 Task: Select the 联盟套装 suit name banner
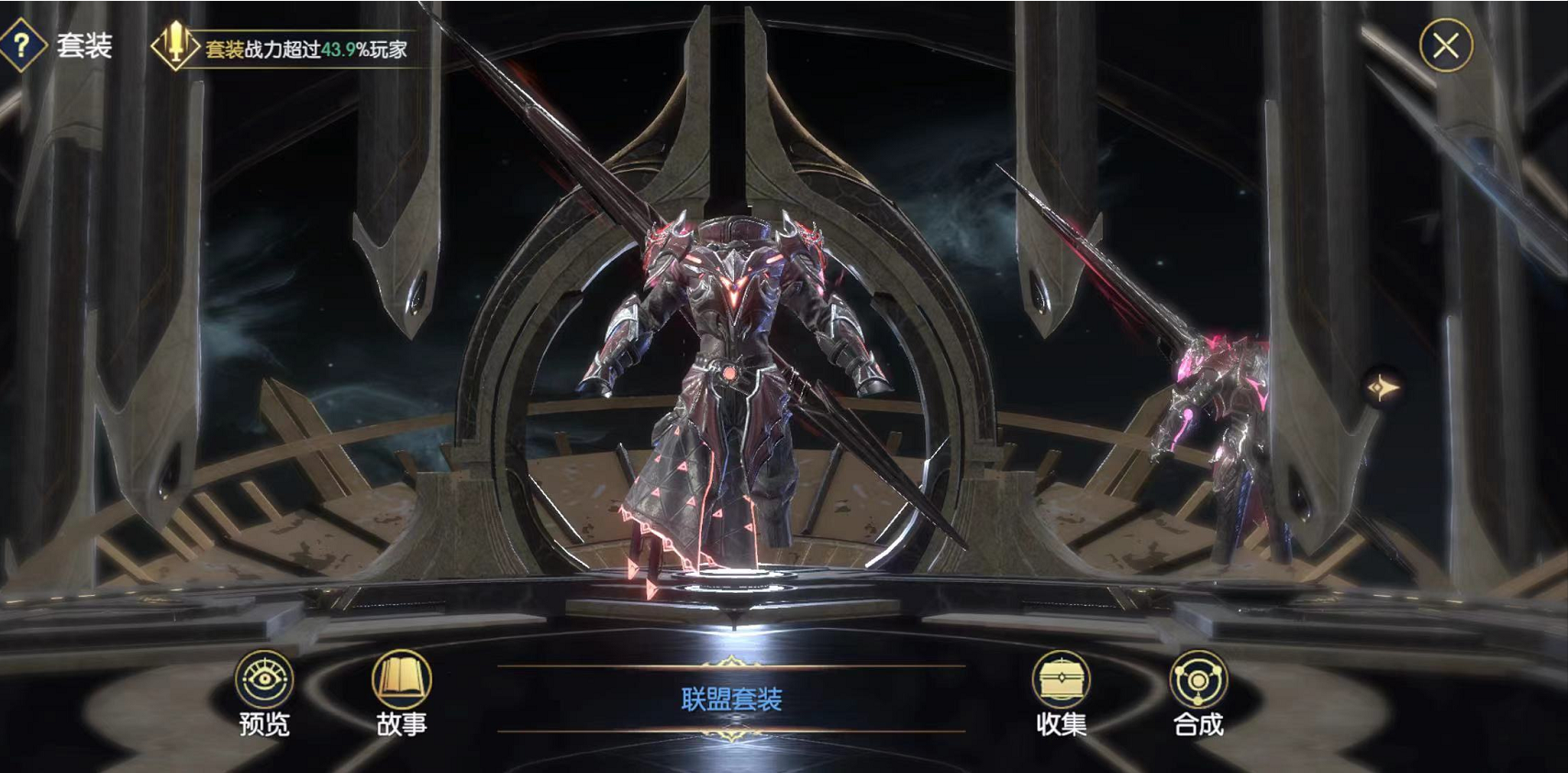(x=731, y=700)
